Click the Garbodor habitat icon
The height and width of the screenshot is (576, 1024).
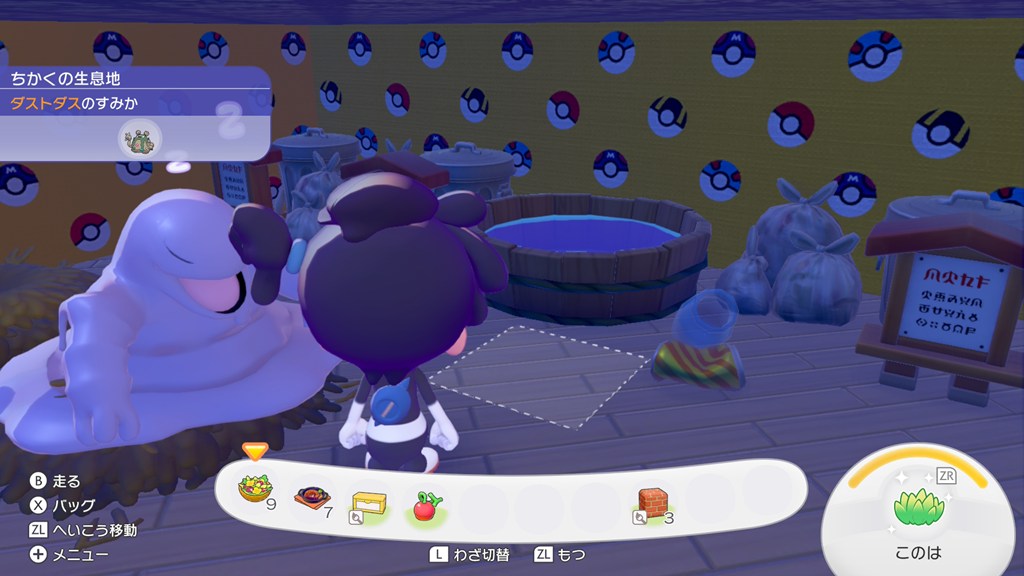138,140
